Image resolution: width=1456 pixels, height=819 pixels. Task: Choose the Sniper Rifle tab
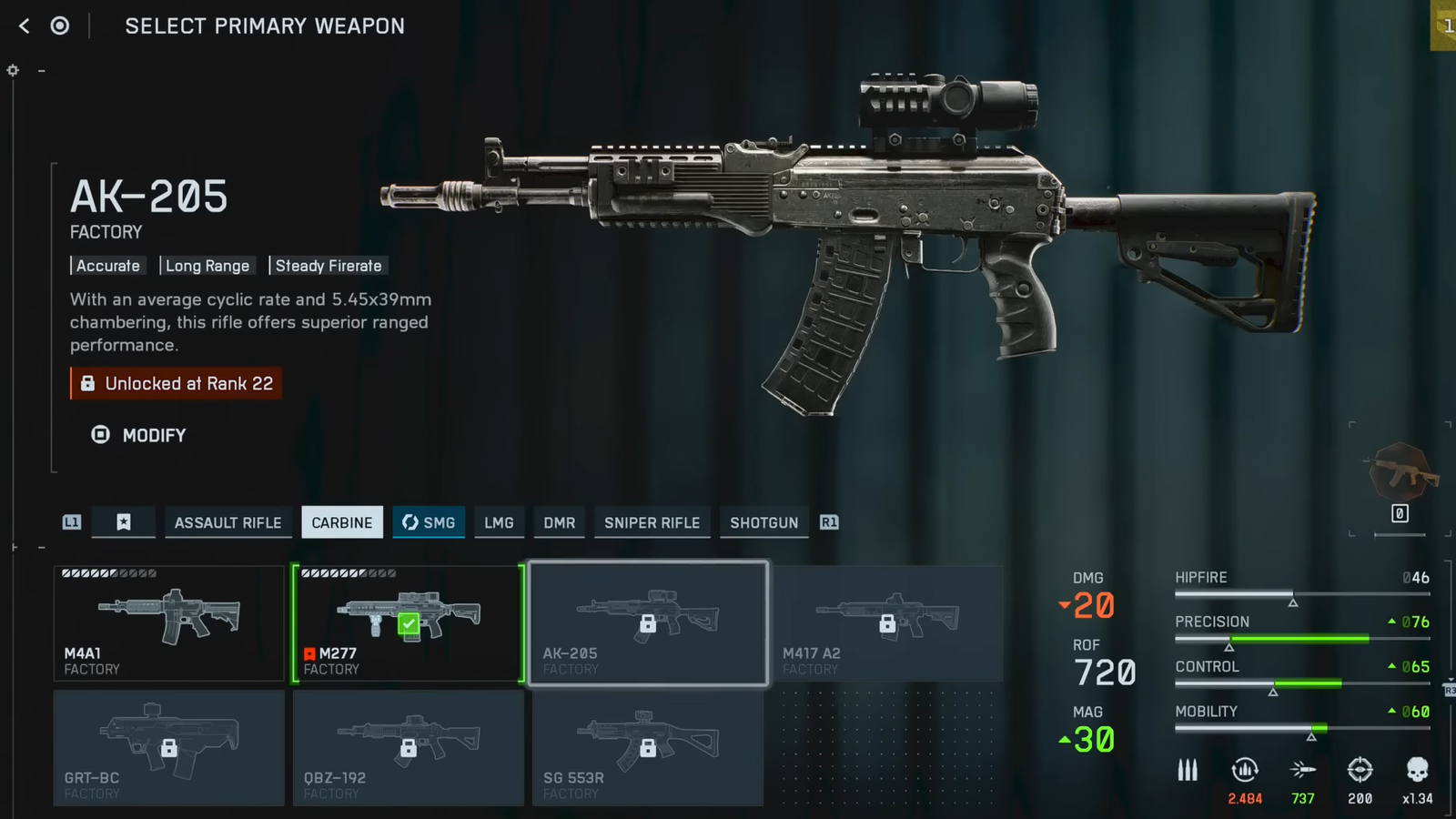tap(652, 522)
